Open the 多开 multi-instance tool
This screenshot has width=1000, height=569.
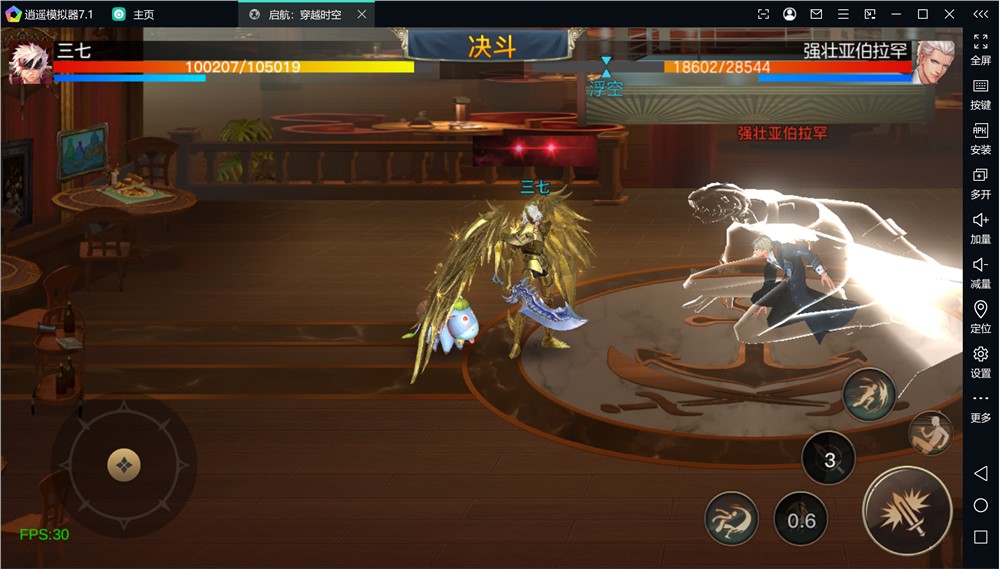tap(980, 183)
